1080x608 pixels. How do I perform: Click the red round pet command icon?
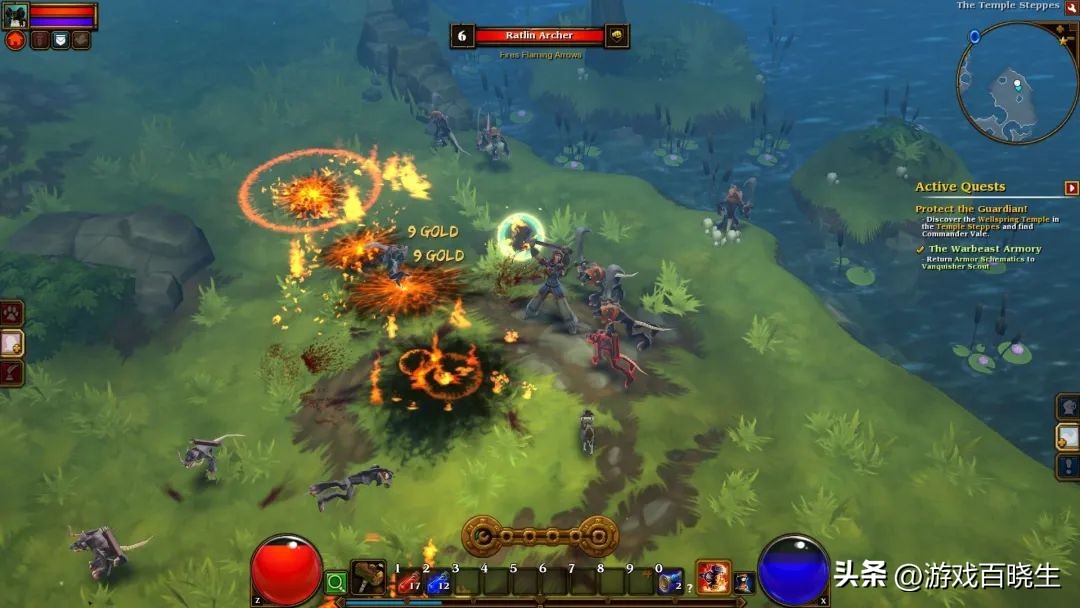[x=15, y=40]
